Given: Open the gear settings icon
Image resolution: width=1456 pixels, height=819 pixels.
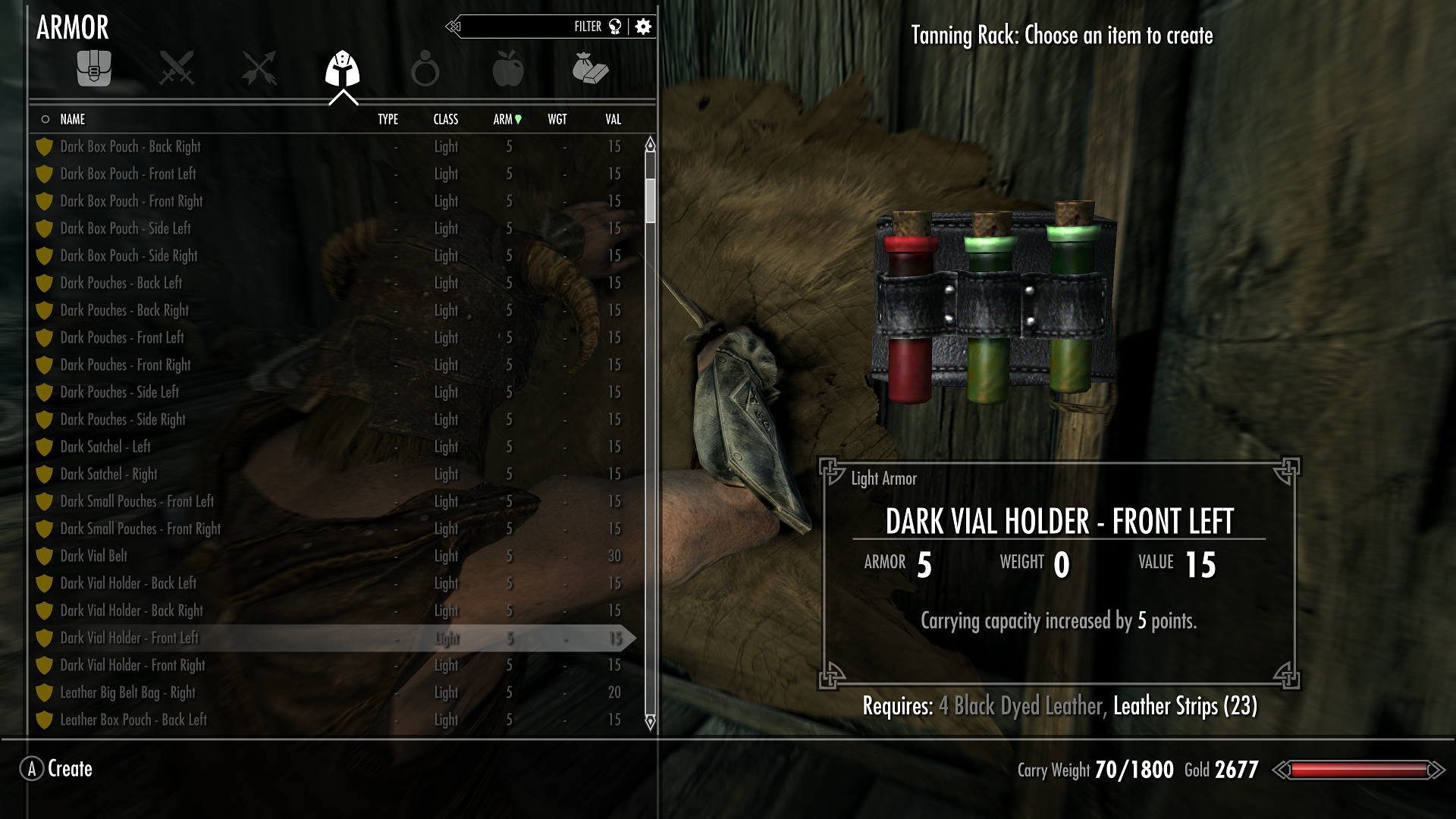Looking at the screenshot, I should [x=643, y=27].
